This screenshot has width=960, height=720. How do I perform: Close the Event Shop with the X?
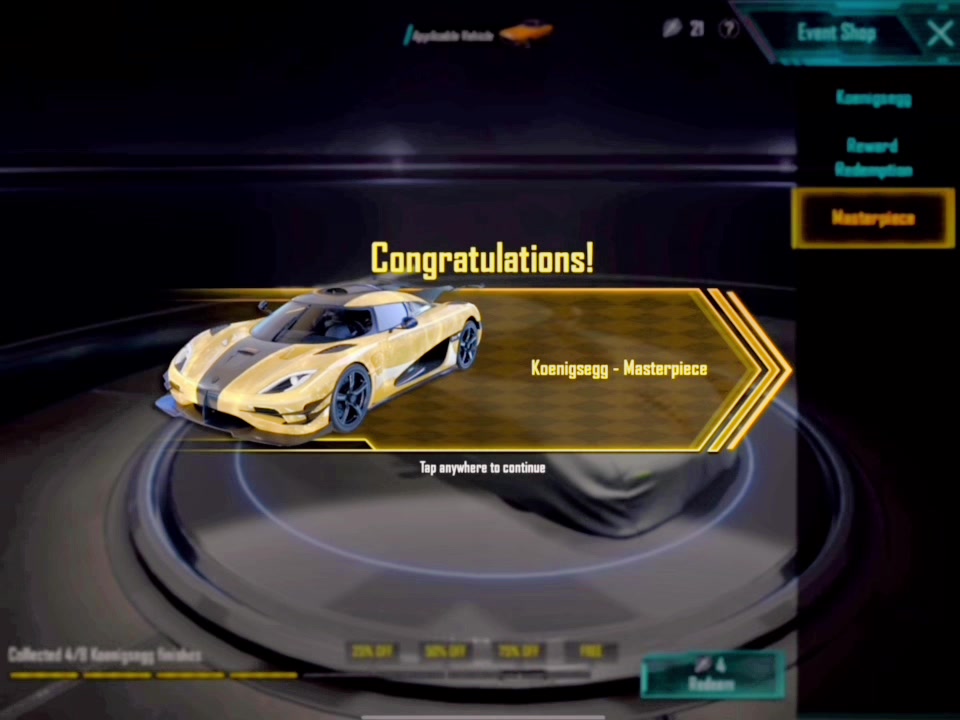[939, 34]
